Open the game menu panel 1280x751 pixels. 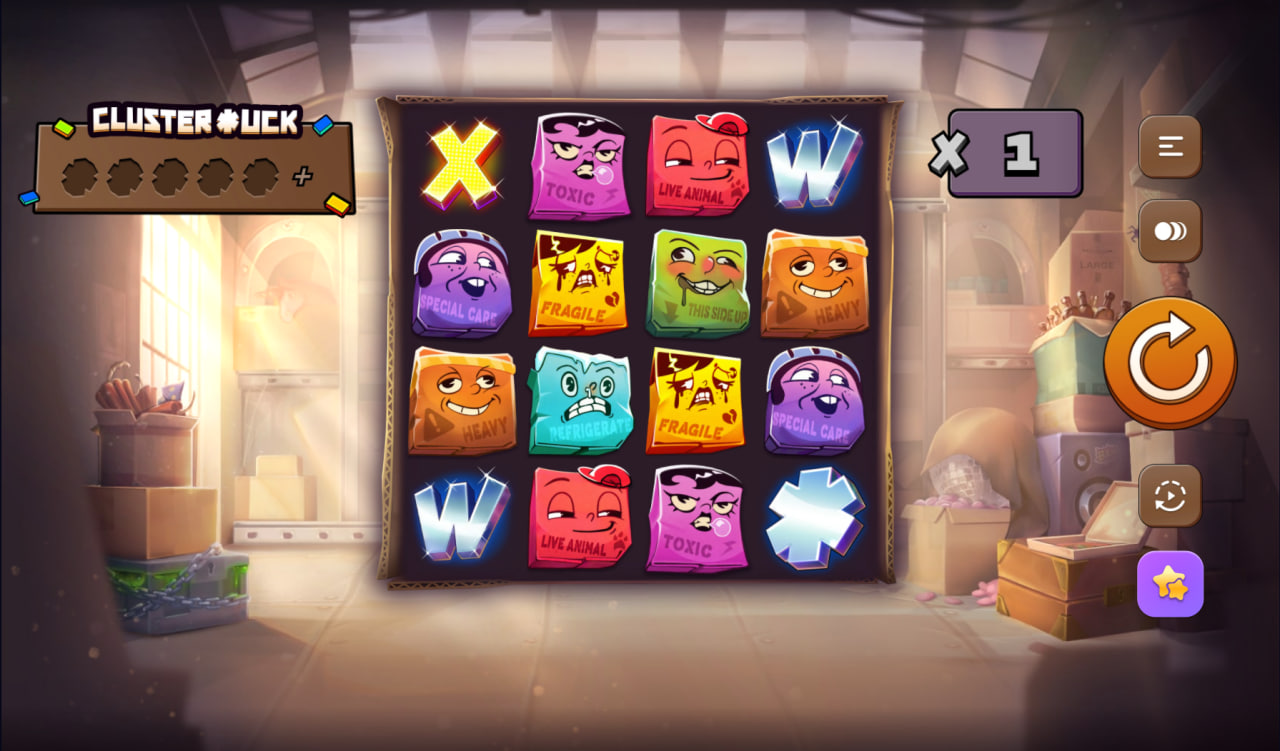1169,146
